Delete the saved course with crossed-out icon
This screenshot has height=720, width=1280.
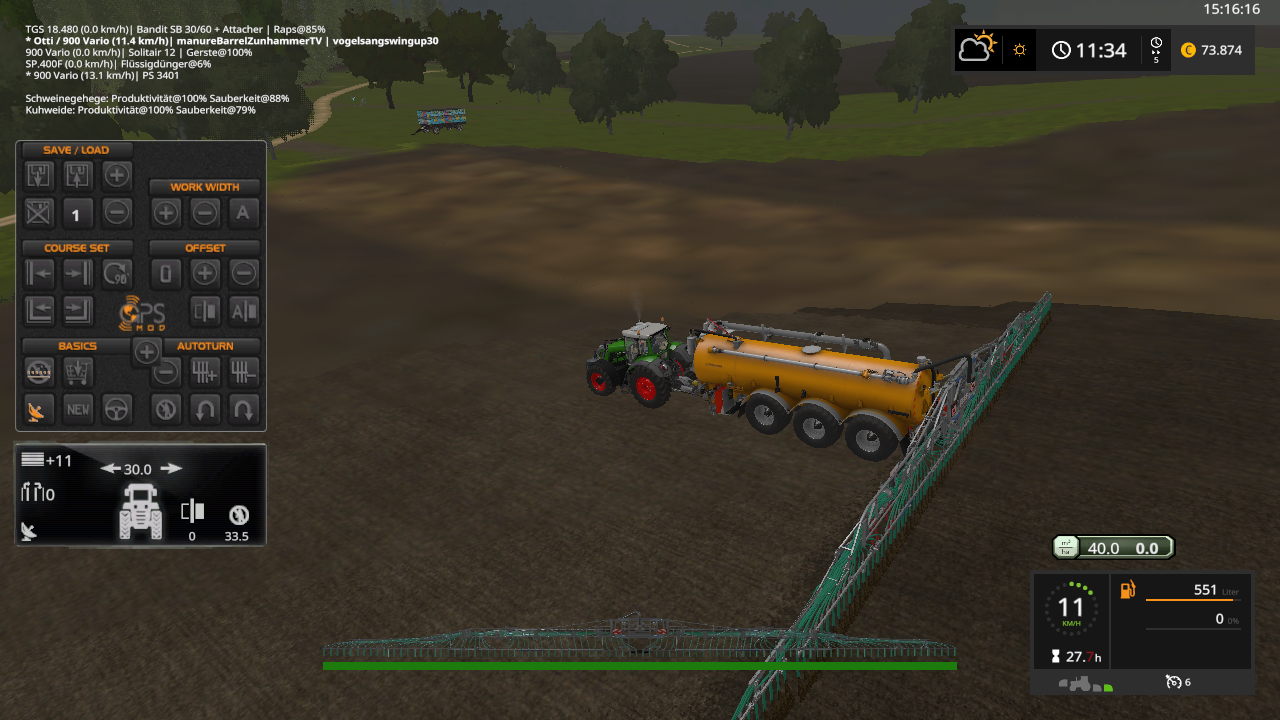point(39,212)
